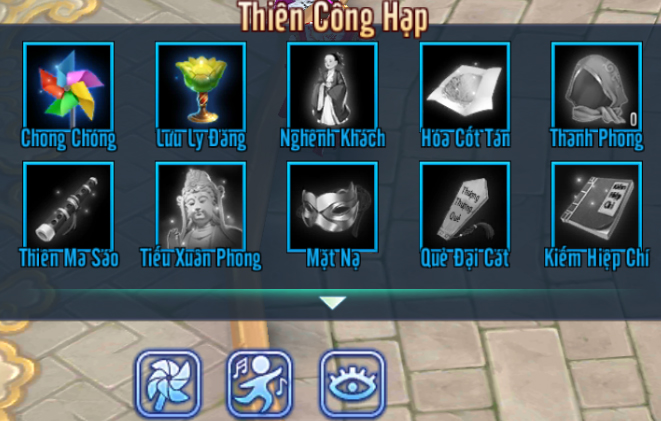Open the dancing figure emote button

pyautogui.click(x=260, y=382)
